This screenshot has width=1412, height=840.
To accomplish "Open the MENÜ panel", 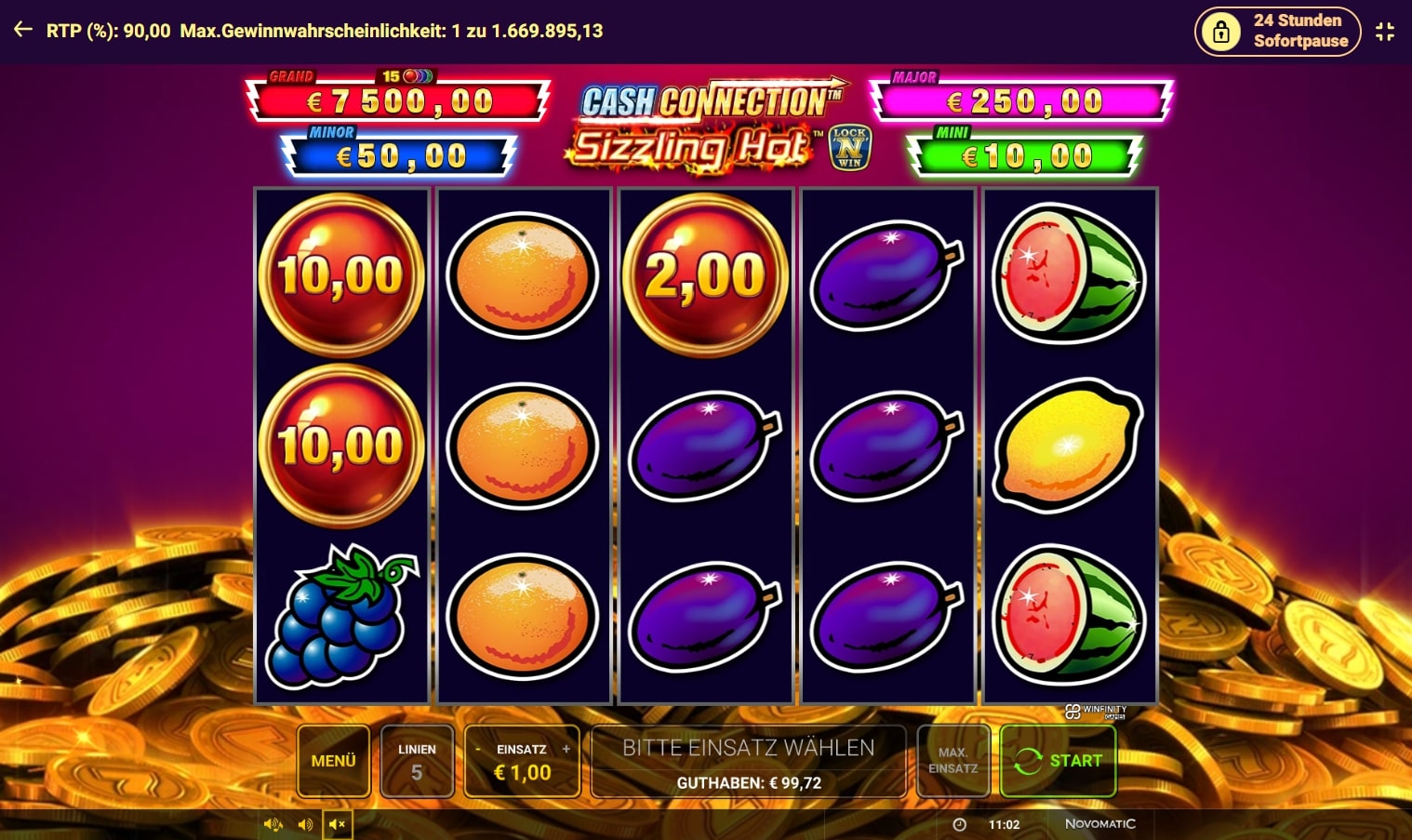I will click(333, 760).
